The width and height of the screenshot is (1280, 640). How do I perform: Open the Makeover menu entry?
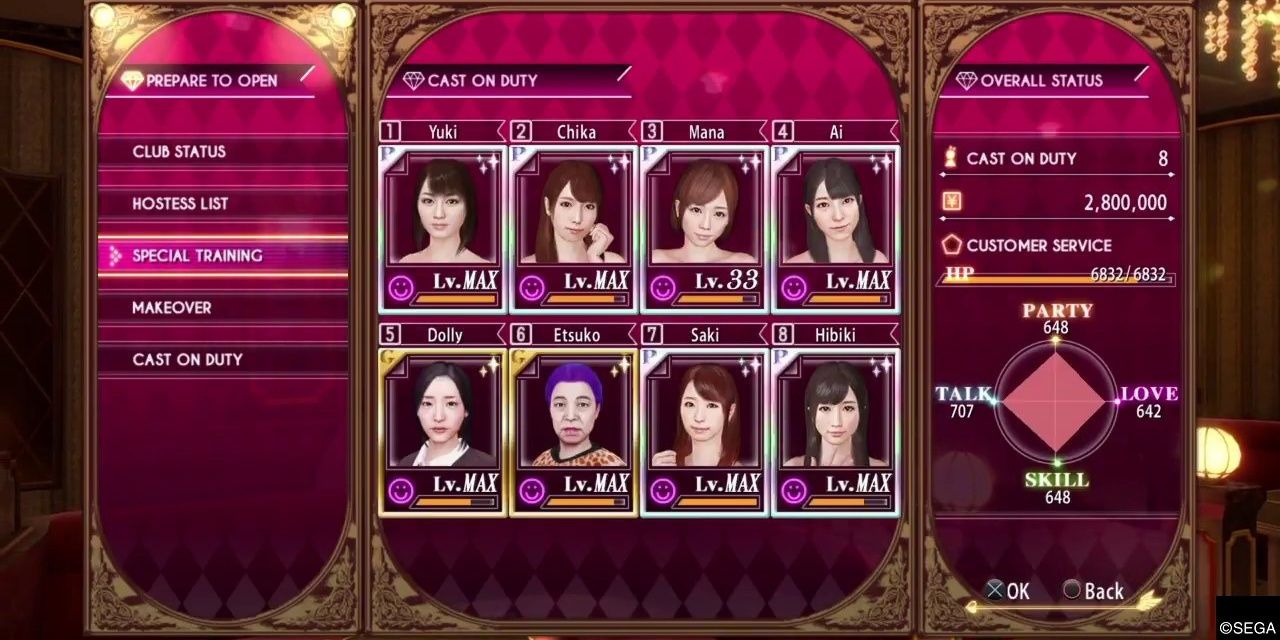pos(172,308)
